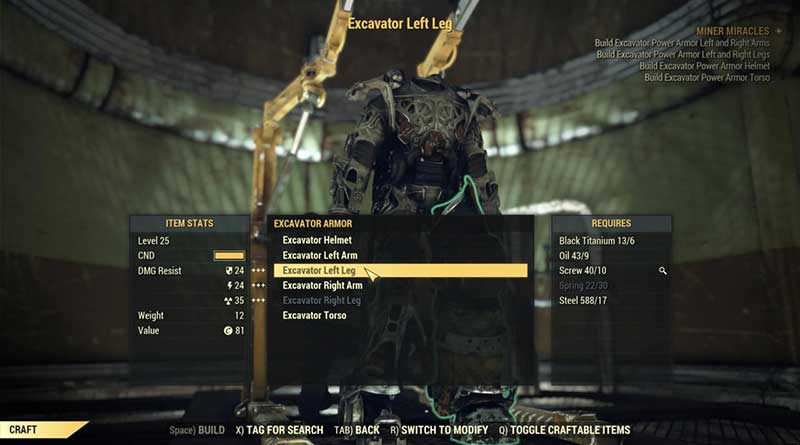Select Excavator Helmet from the list

coord(317,240)
